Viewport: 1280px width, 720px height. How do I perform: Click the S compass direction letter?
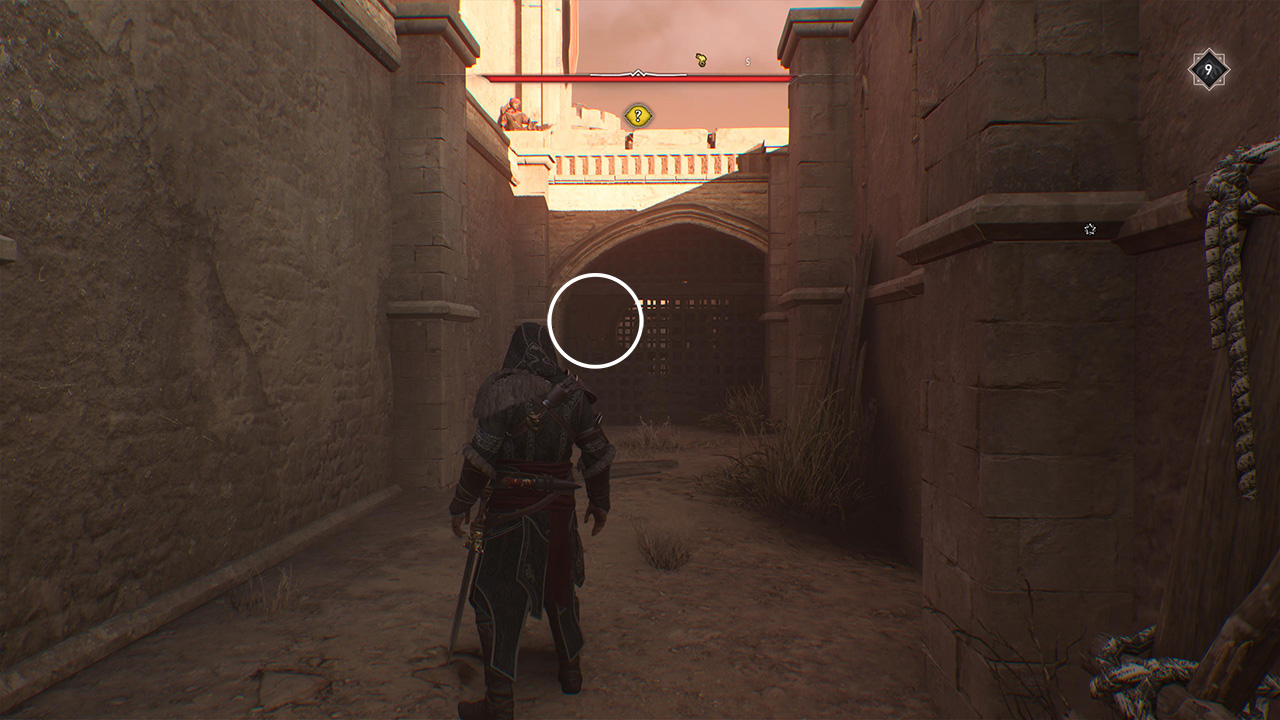(747, 60)
